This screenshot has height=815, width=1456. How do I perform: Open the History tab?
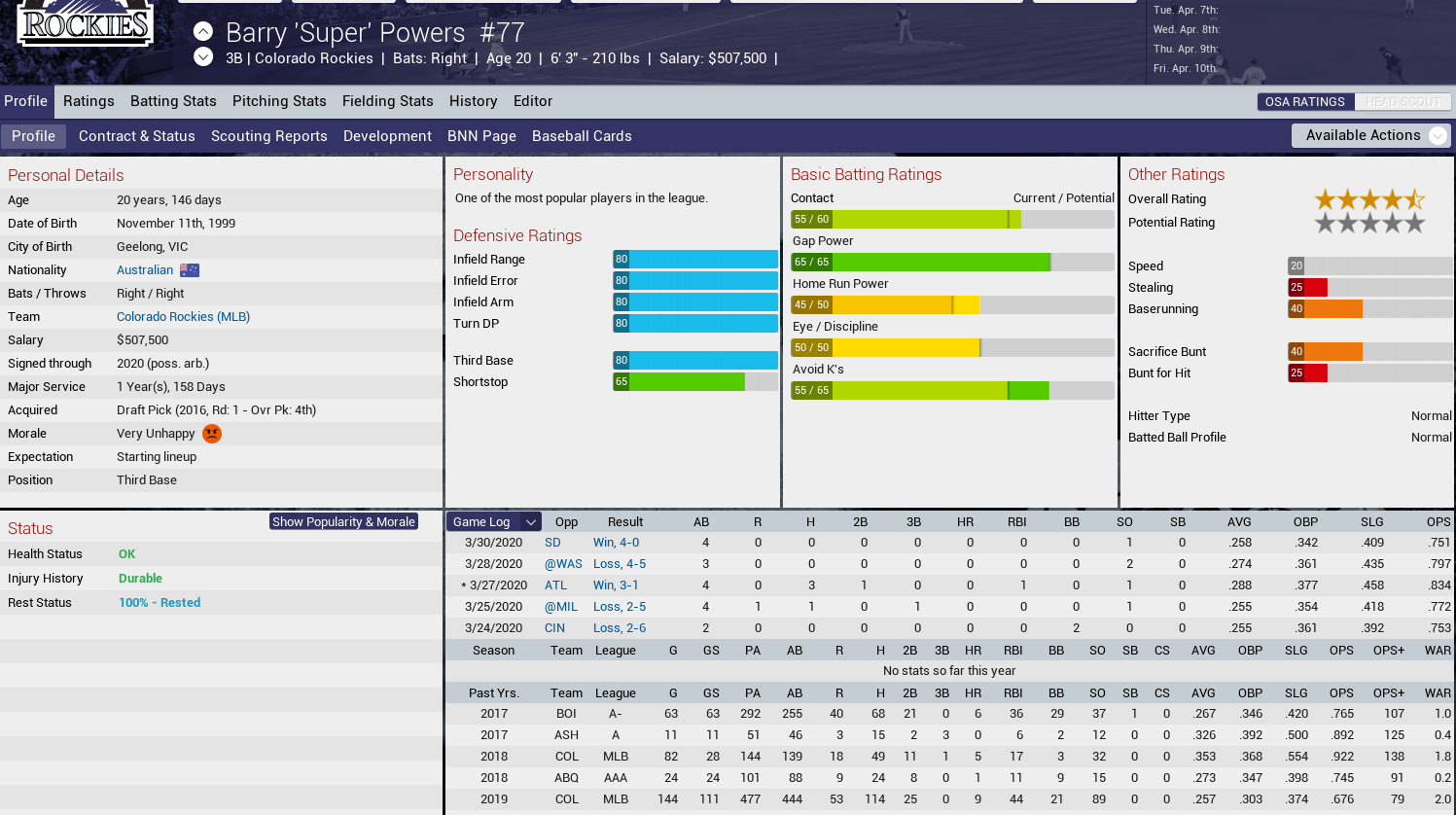(x=473, y=101)
